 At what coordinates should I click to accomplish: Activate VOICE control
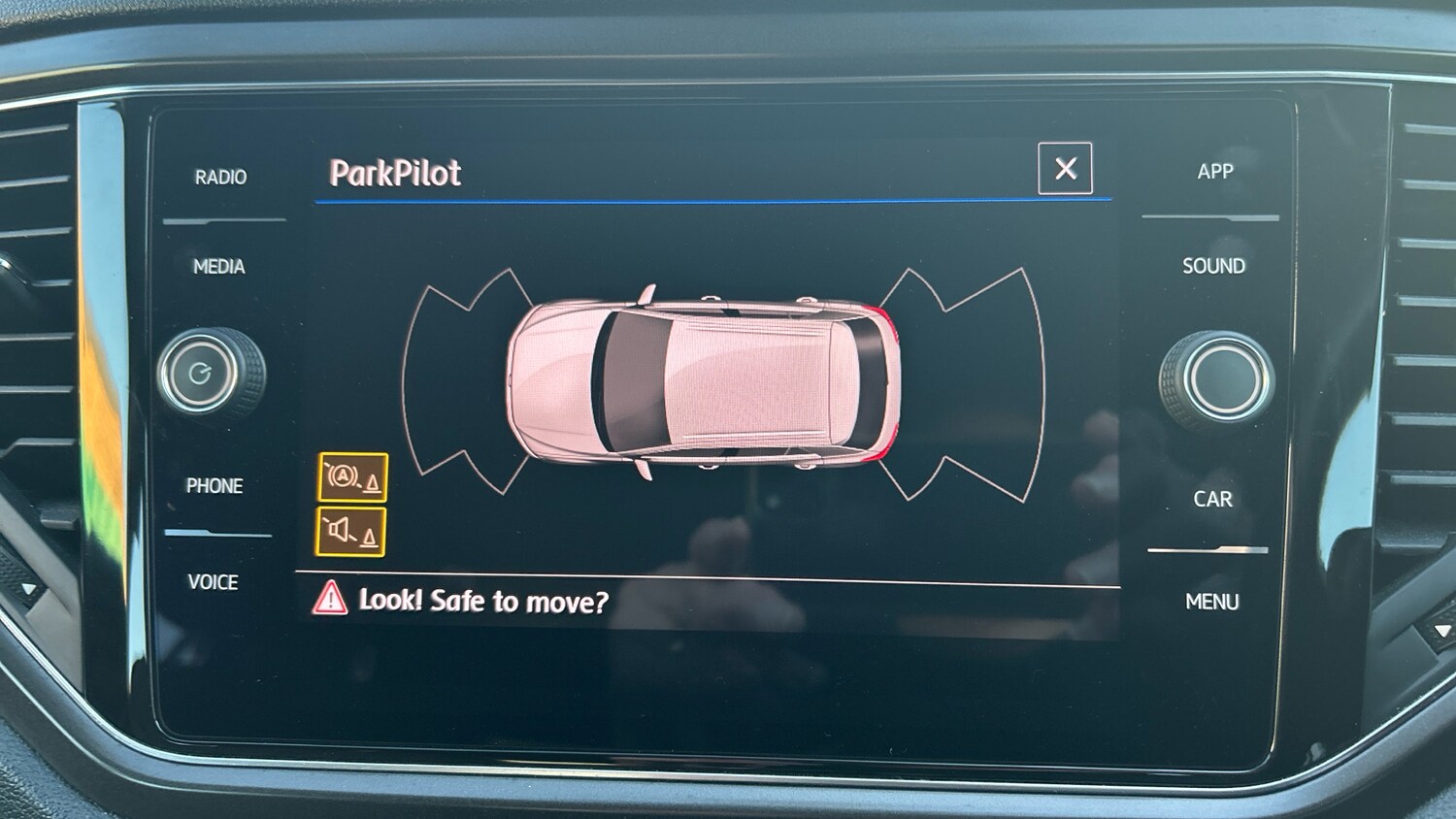click(214, 582)
